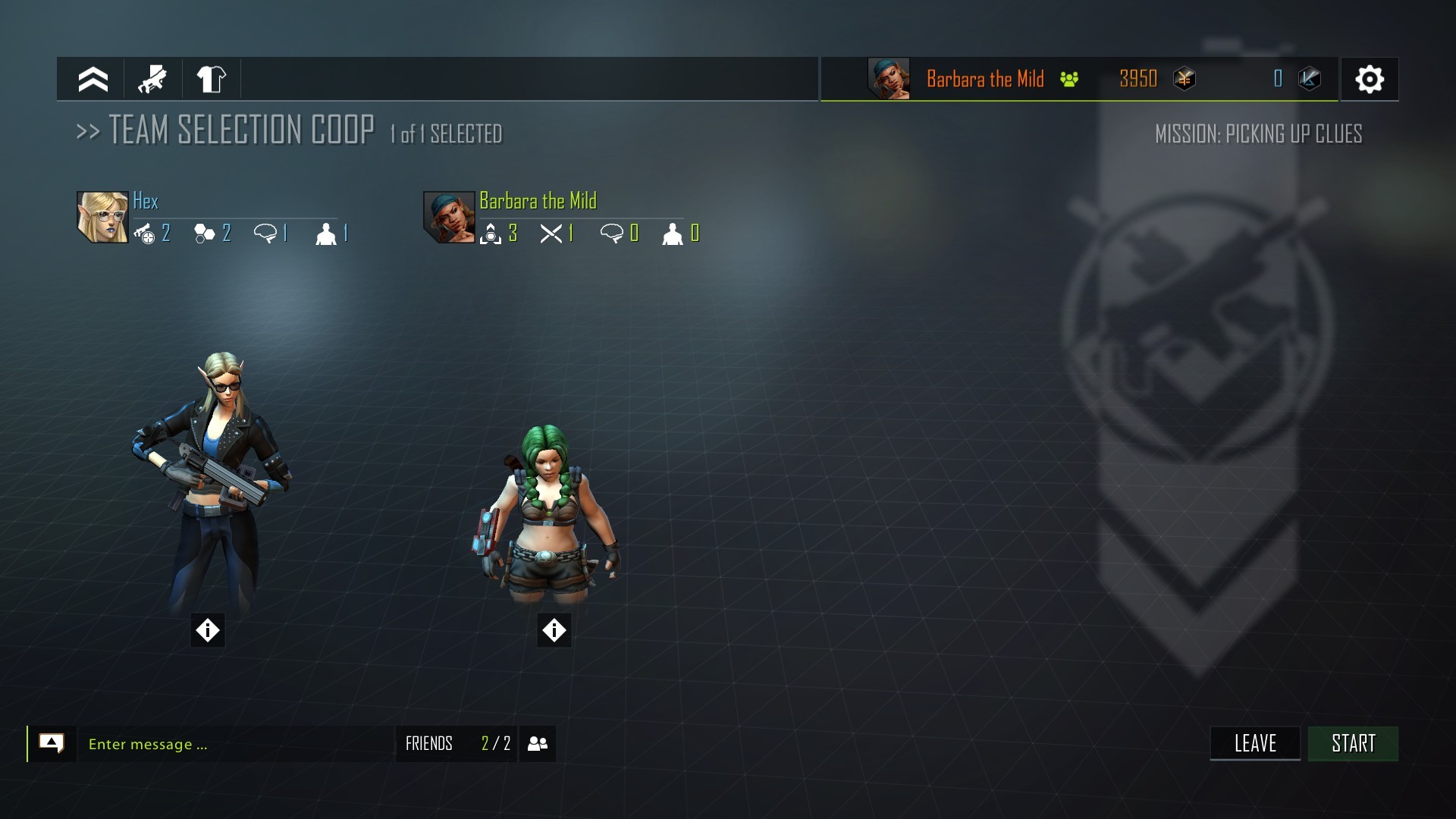This screenshot has height=819, width=1456.
Task: Show info for the Hex character
Action: (x=208, y=630)
